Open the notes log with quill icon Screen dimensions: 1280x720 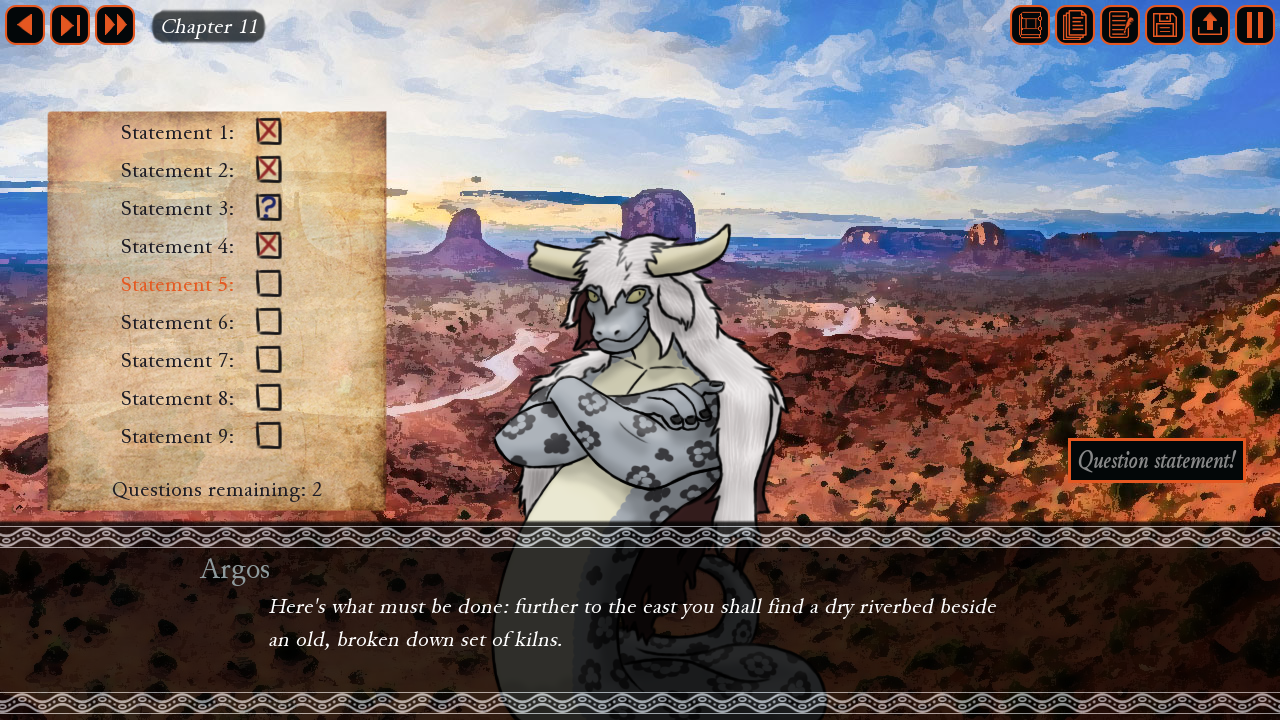point(1119,25)
